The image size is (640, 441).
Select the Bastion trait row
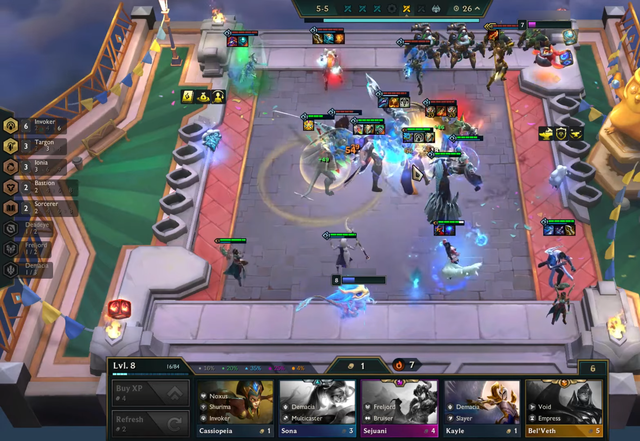coord(40,187)
